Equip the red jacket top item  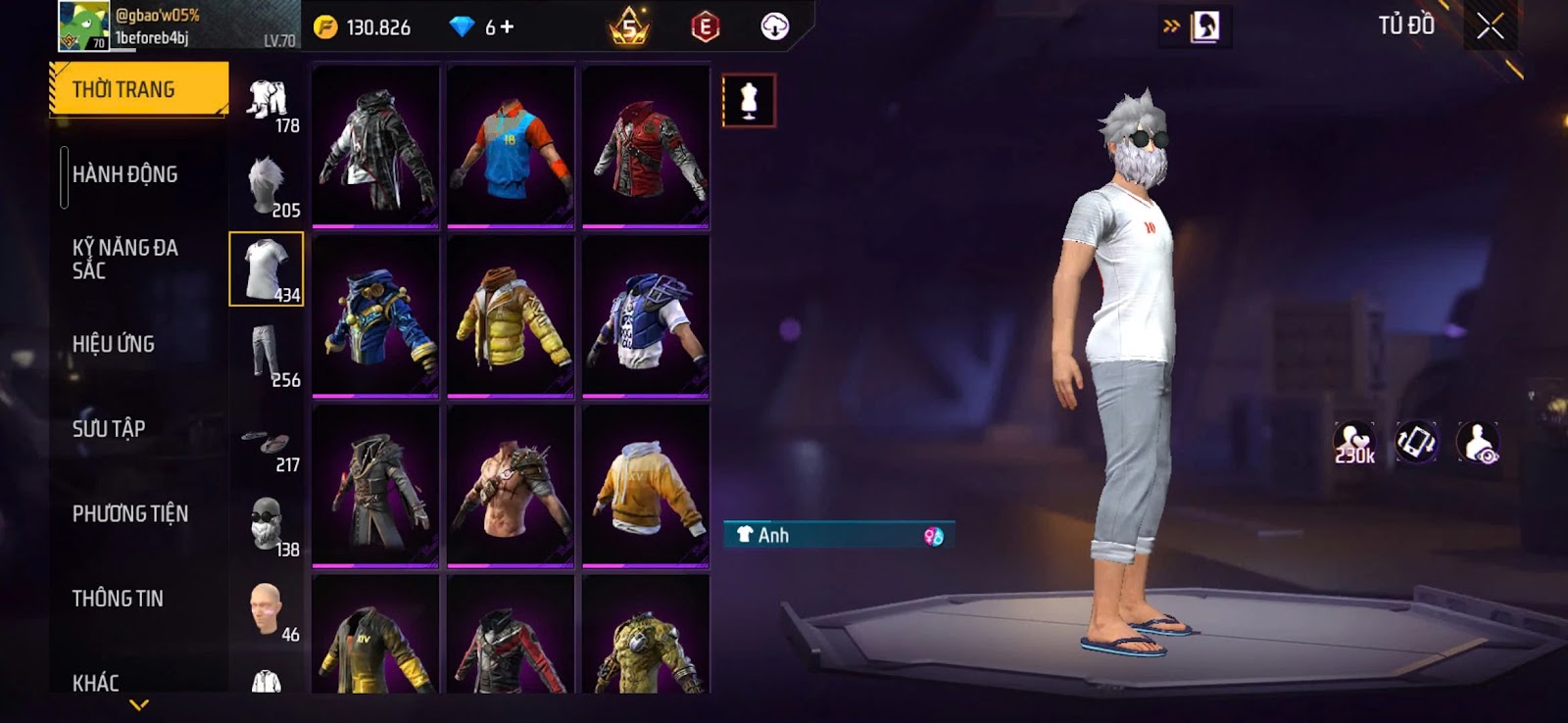tap(646, 147)
